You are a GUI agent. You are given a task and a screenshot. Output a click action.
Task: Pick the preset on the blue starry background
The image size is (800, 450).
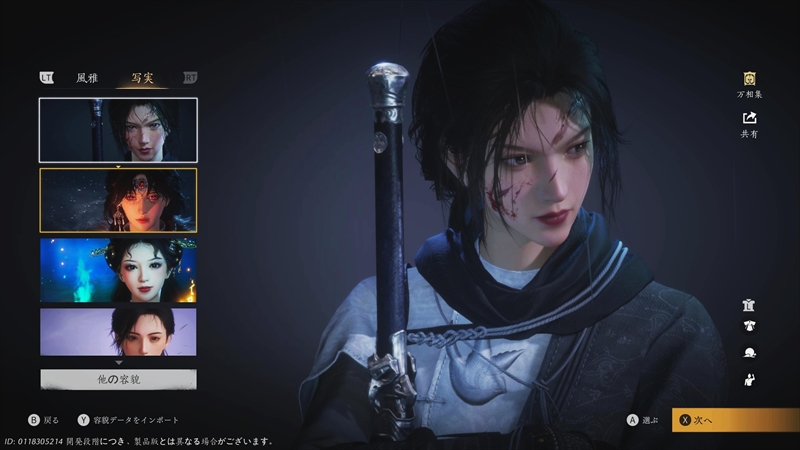[x=118, y=270]
